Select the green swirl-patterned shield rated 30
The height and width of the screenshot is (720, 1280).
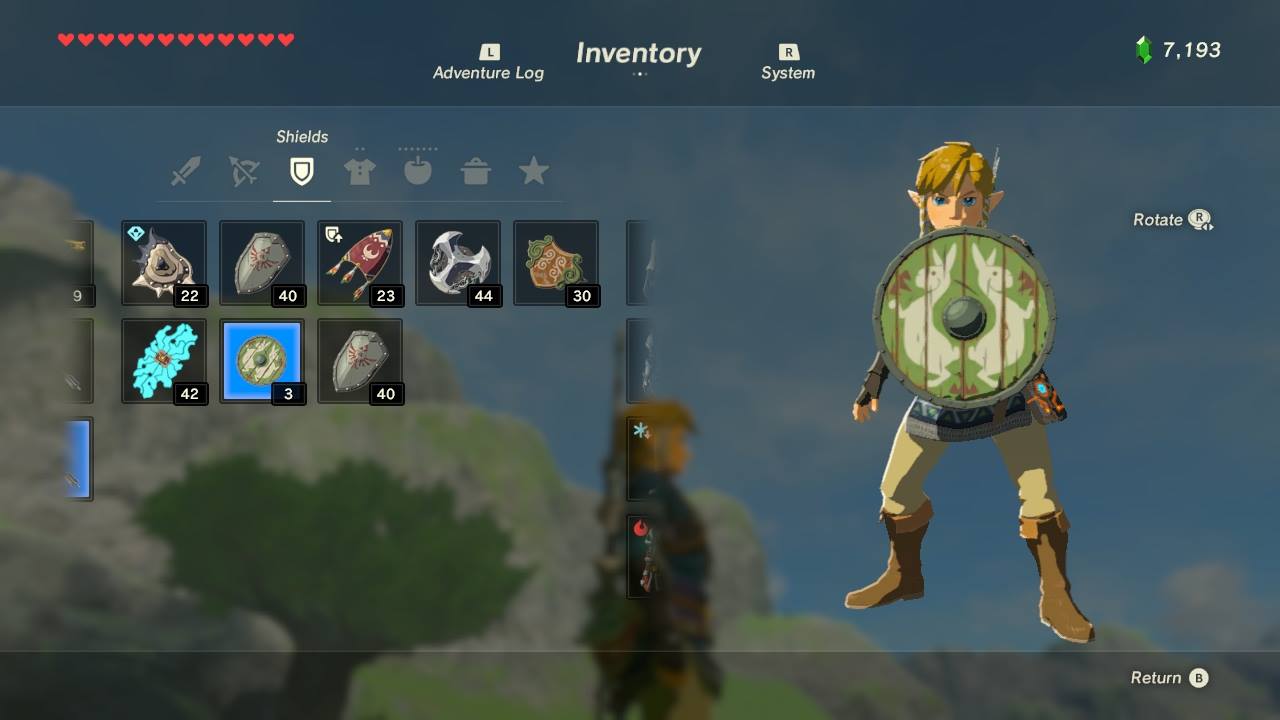coord(556,263)
